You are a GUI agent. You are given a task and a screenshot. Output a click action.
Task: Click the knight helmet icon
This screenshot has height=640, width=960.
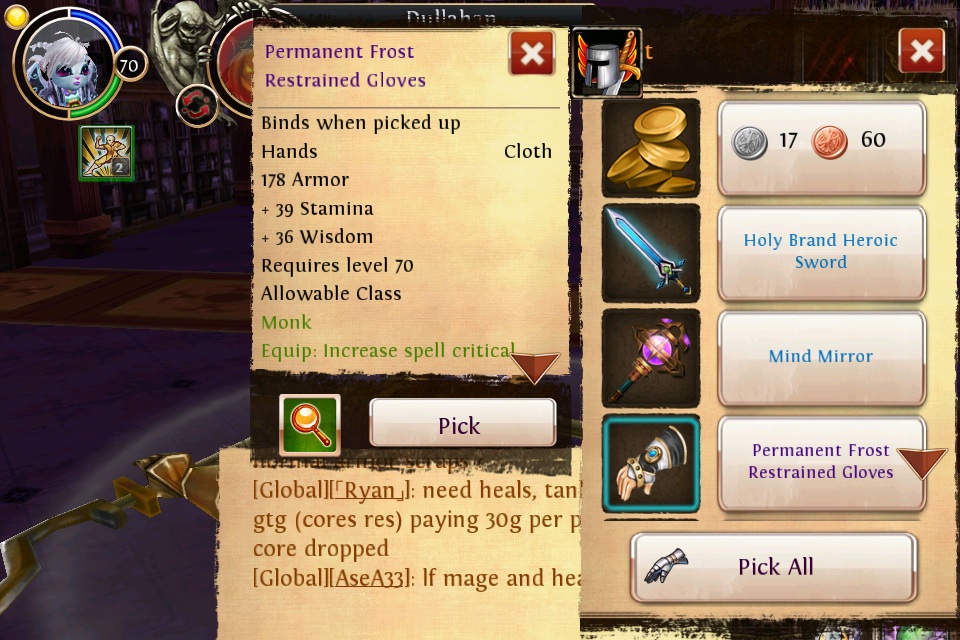[606, 62]
